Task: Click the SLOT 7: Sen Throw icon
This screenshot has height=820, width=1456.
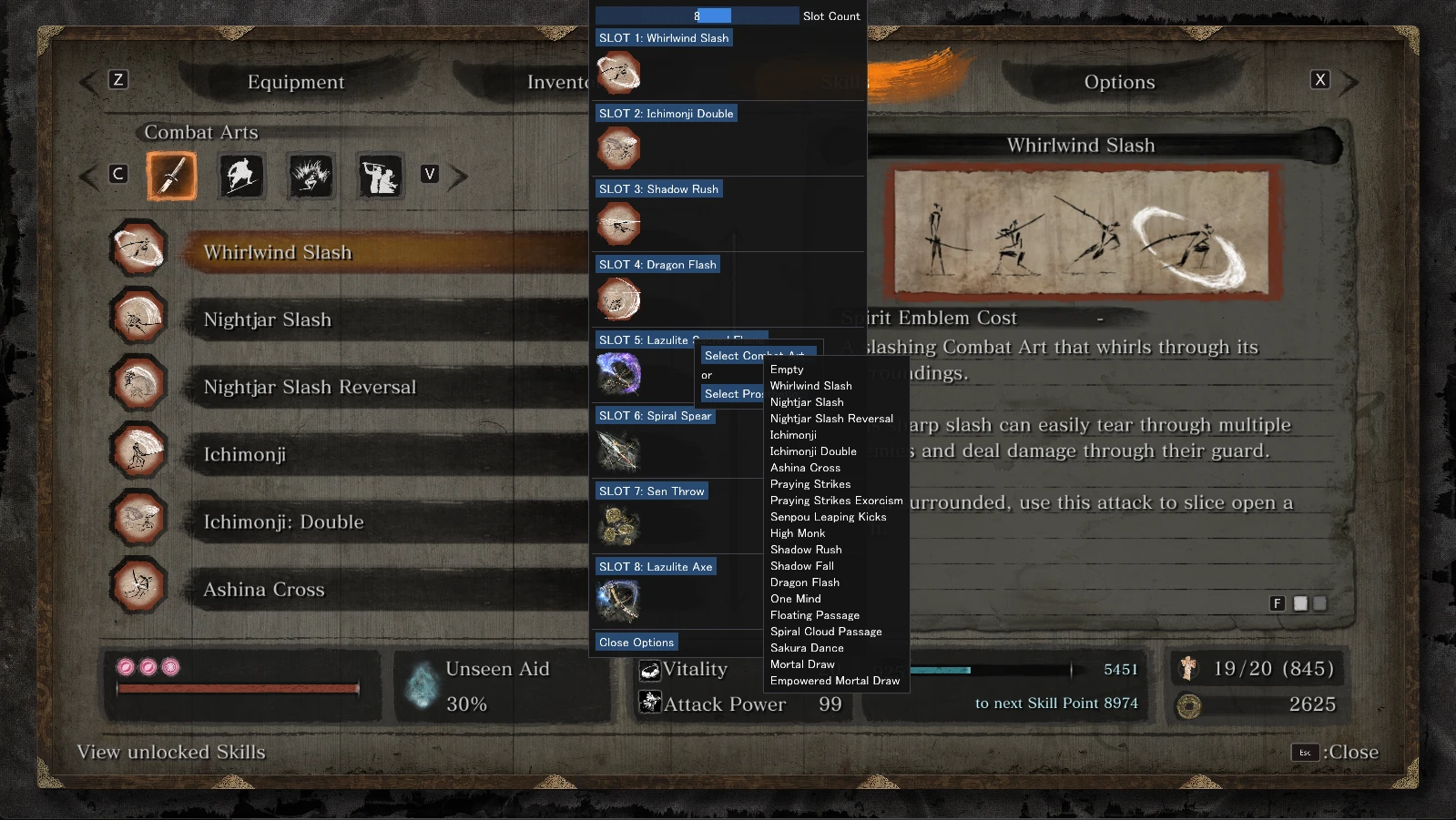Action: [619, 526]
